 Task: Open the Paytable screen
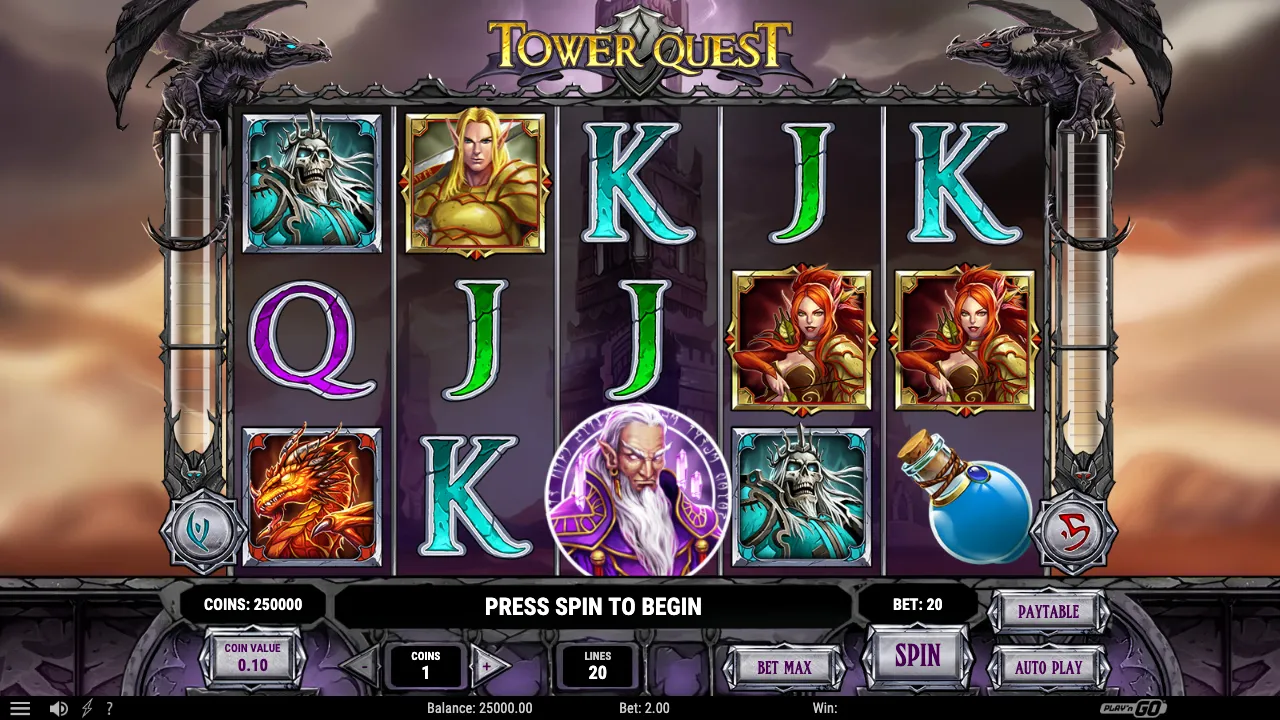[1048, 610]
